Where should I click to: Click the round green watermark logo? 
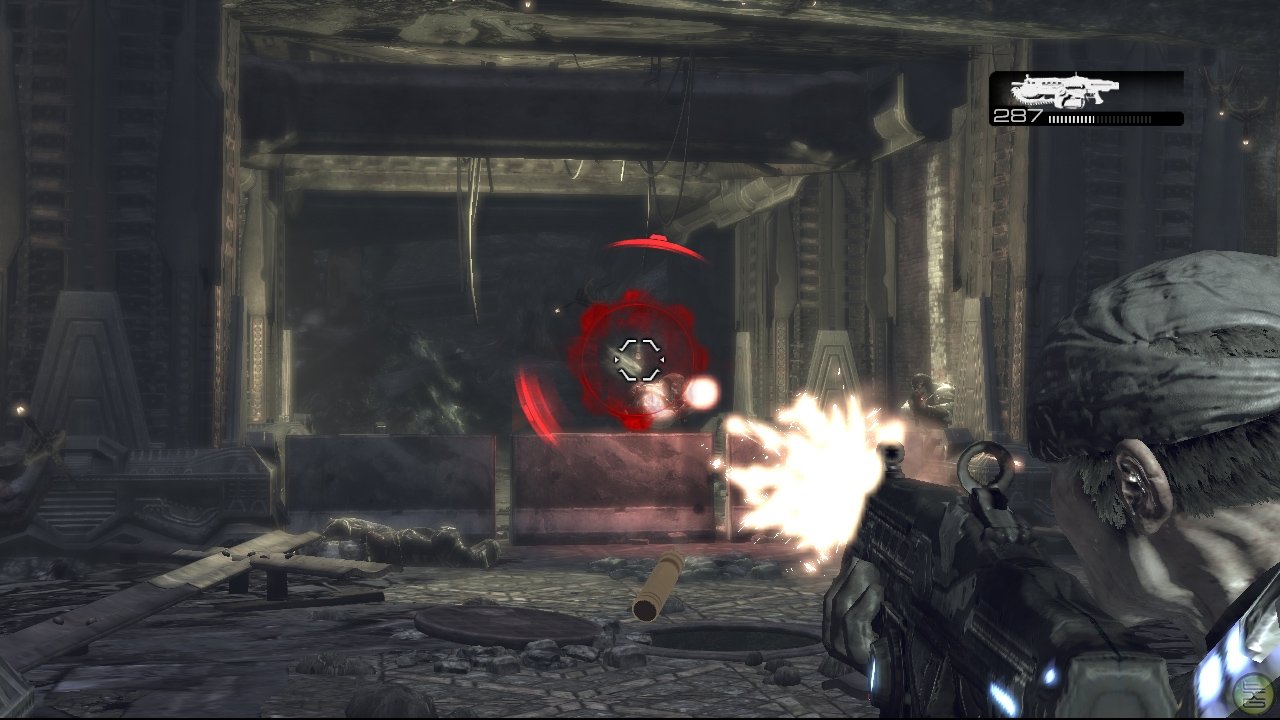(x=1254, y=692)
